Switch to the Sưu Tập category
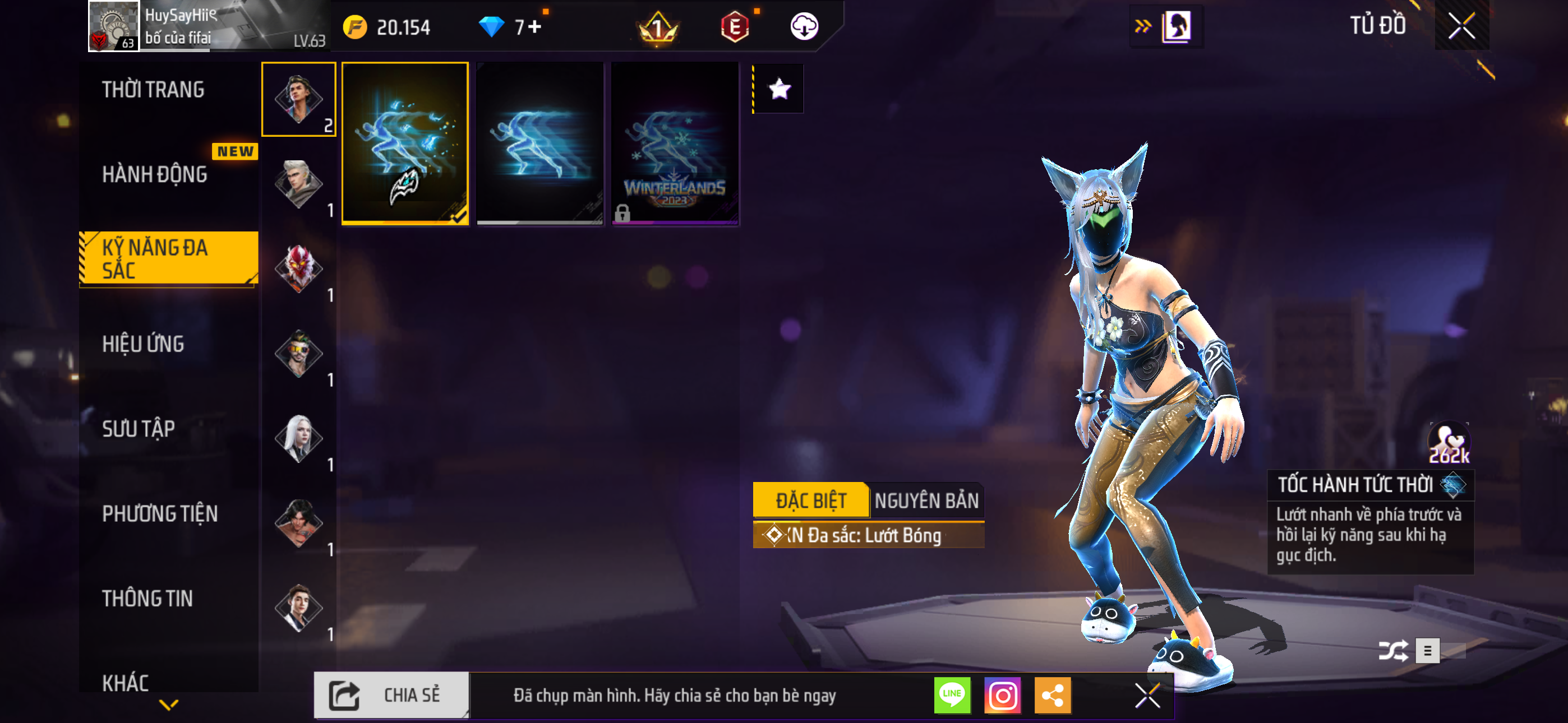Screen dimensions: 1568x723 coord(139,429)
